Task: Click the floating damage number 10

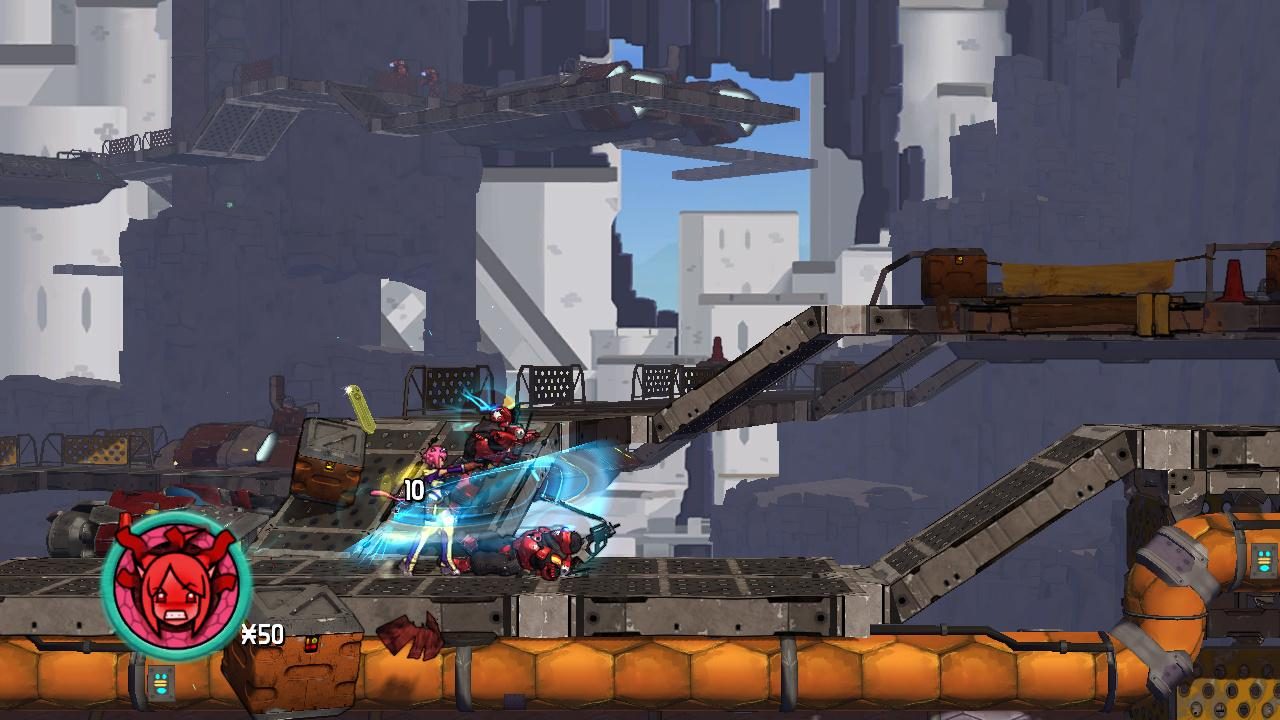Action: click(413, 488)
